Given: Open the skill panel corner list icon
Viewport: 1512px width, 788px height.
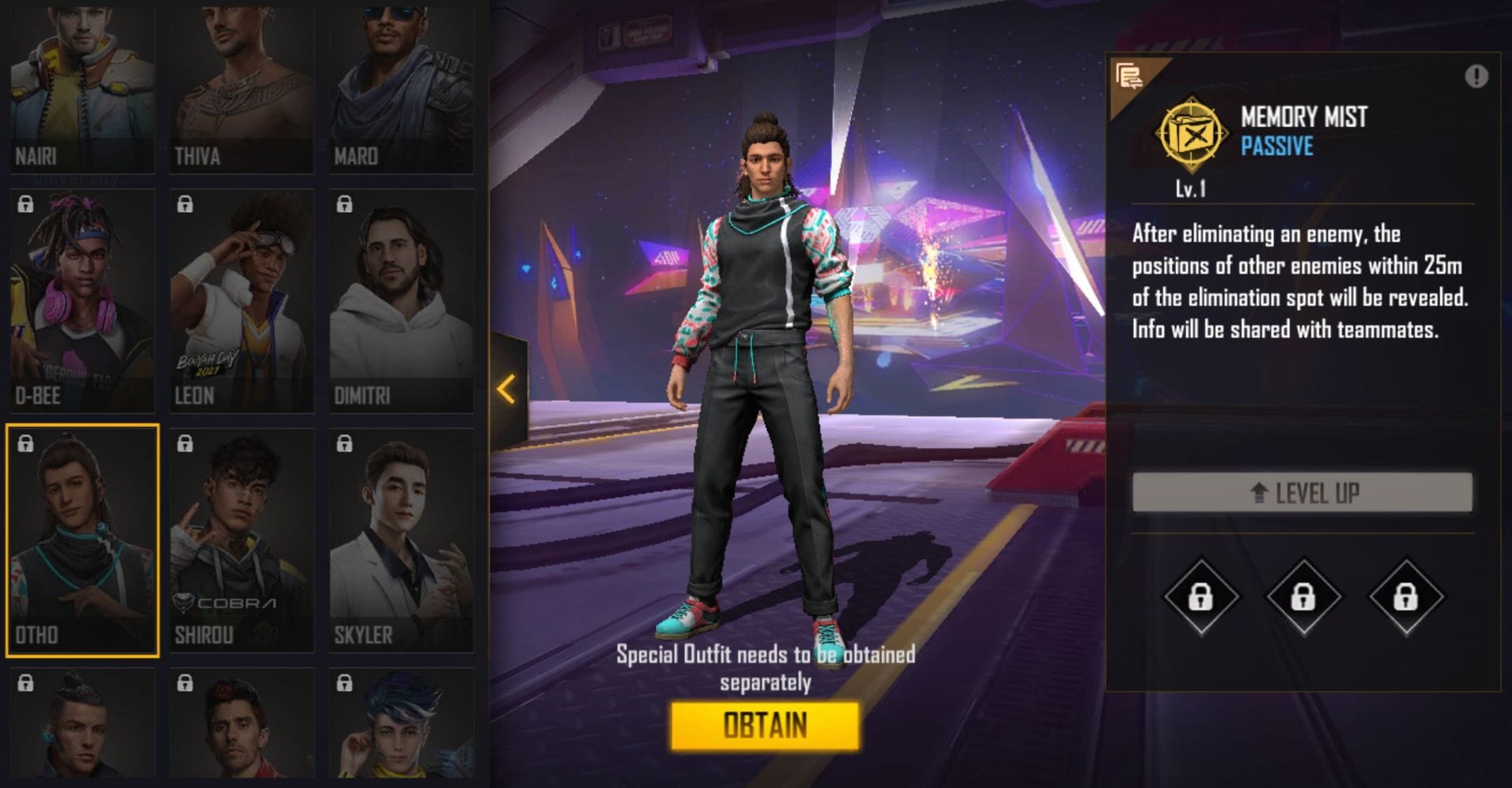Looking at the screenshot, I should [1129, 76].
